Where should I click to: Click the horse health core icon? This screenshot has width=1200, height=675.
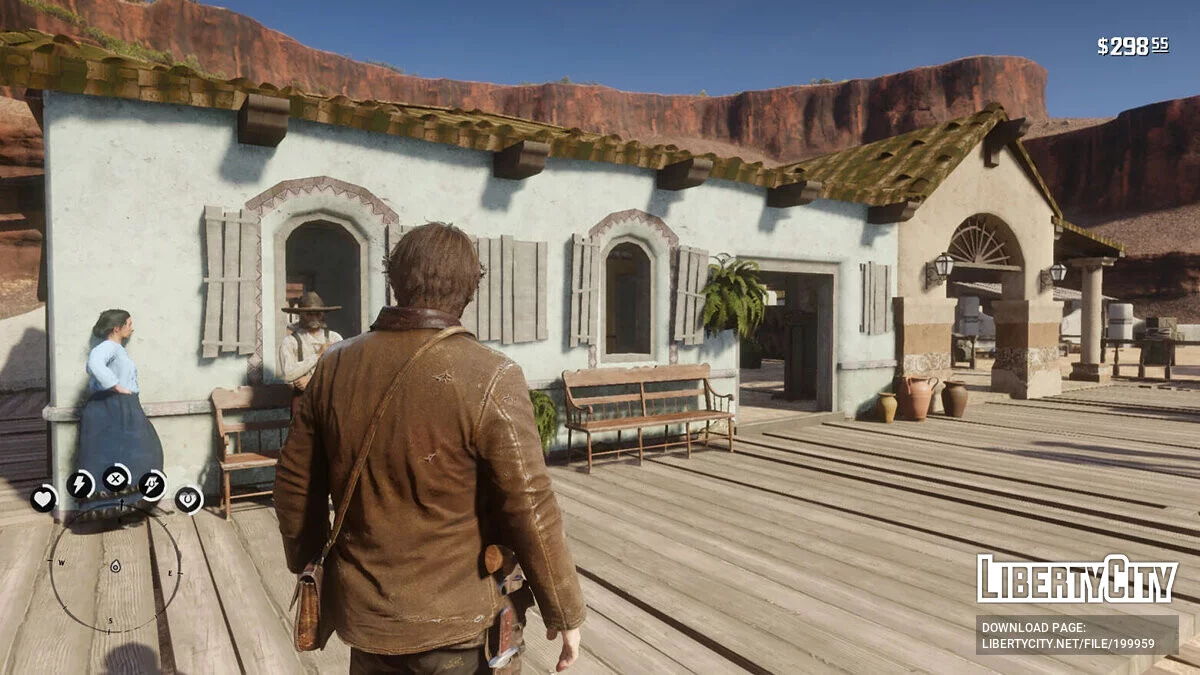click(x=189, y=498)
